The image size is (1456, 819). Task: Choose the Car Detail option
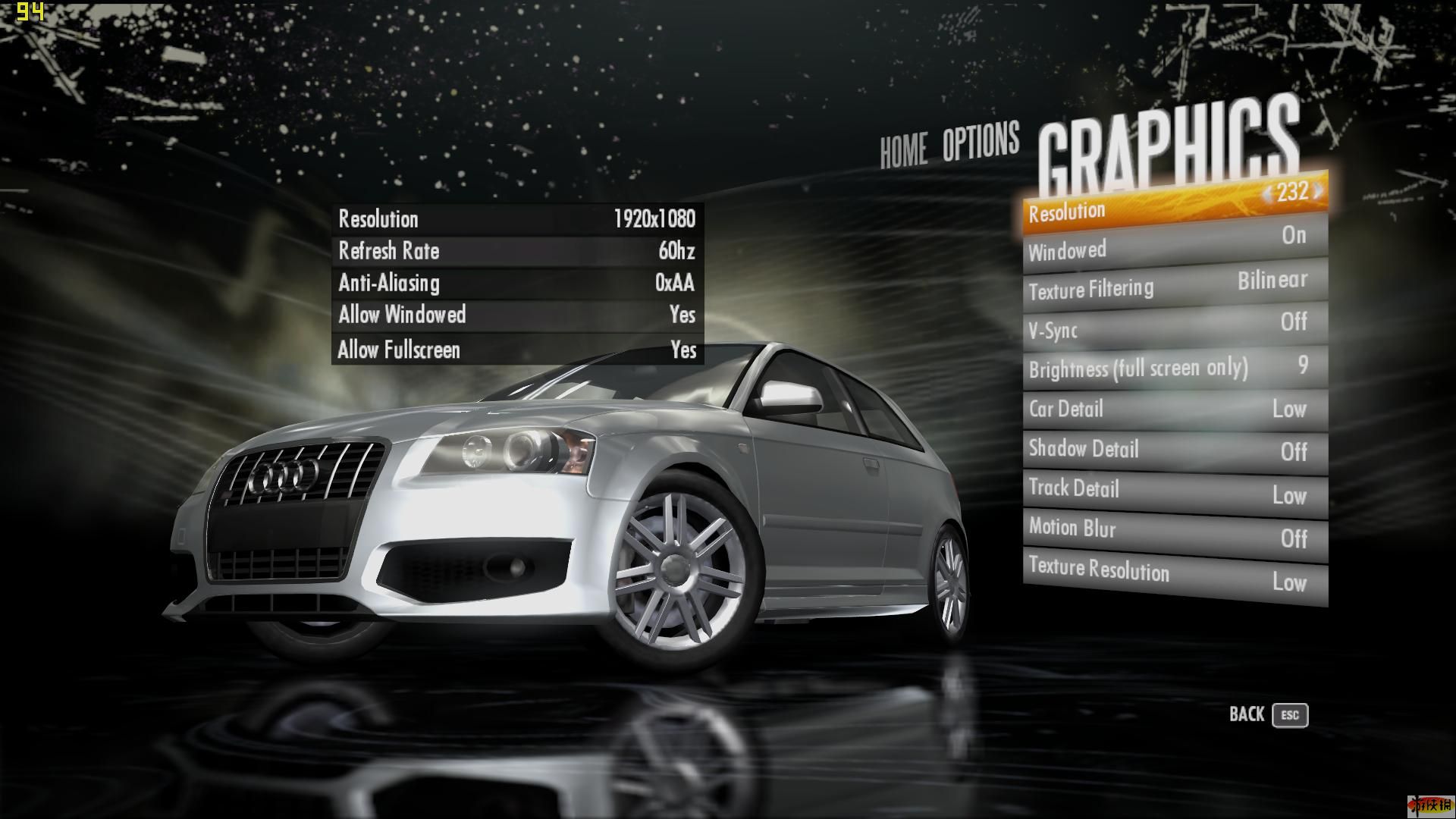(x=1174, y=409)
